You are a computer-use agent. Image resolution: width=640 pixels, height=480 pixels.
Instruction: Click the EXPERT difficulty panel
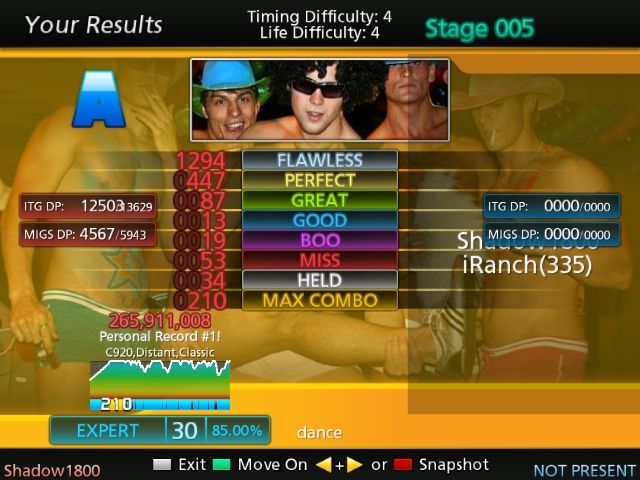(108, 430)
